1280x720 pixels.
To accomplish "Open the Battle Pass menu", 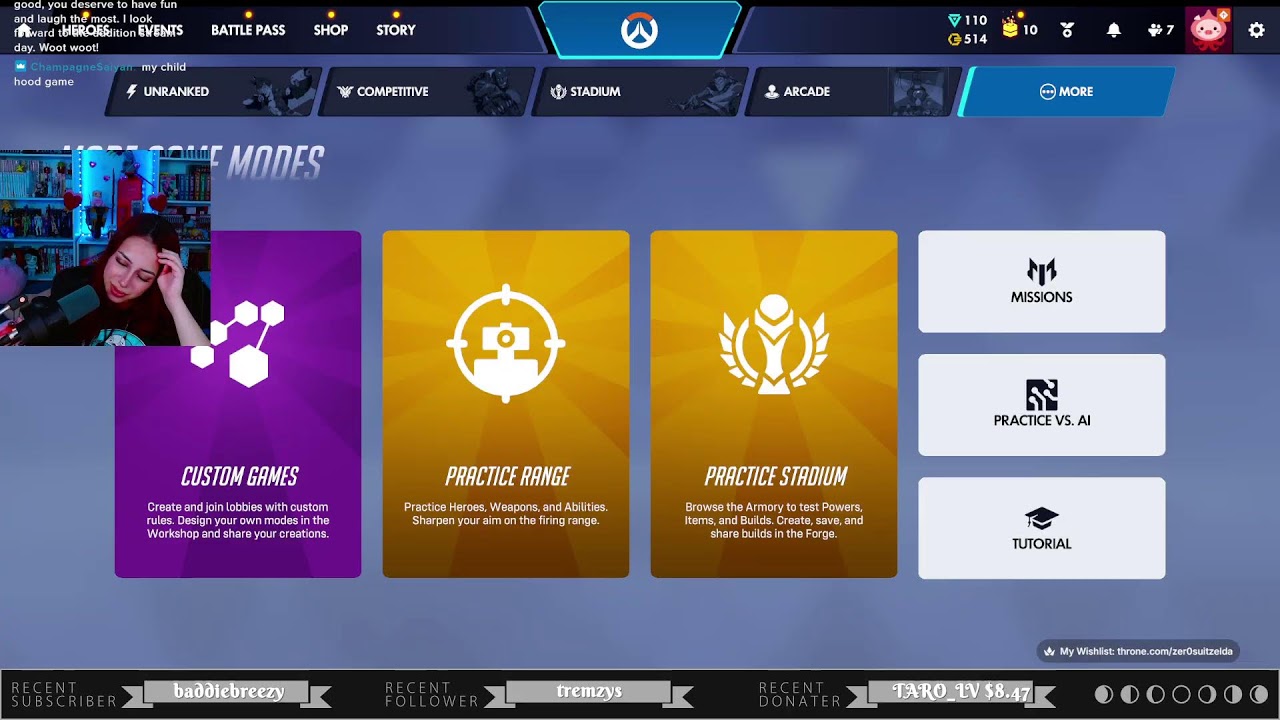I will [247, 30].
